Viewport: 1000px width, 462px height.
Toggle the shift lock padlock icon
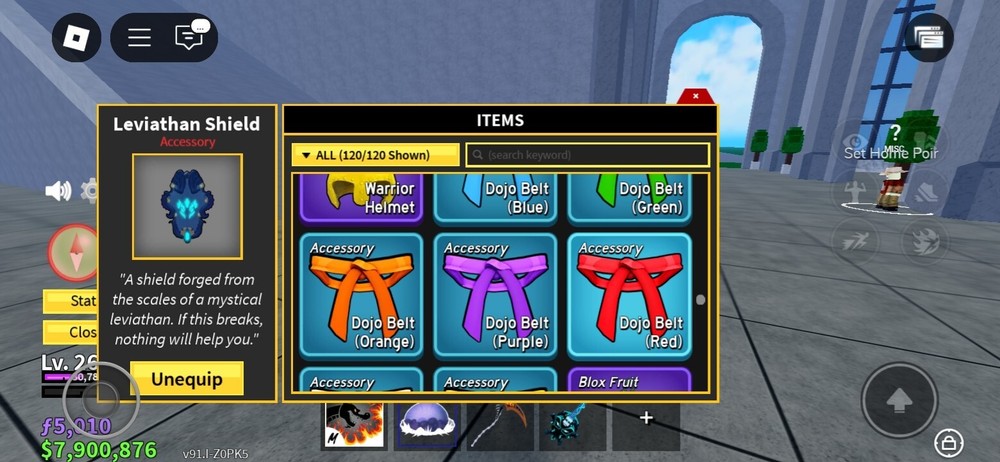(947, 441)
